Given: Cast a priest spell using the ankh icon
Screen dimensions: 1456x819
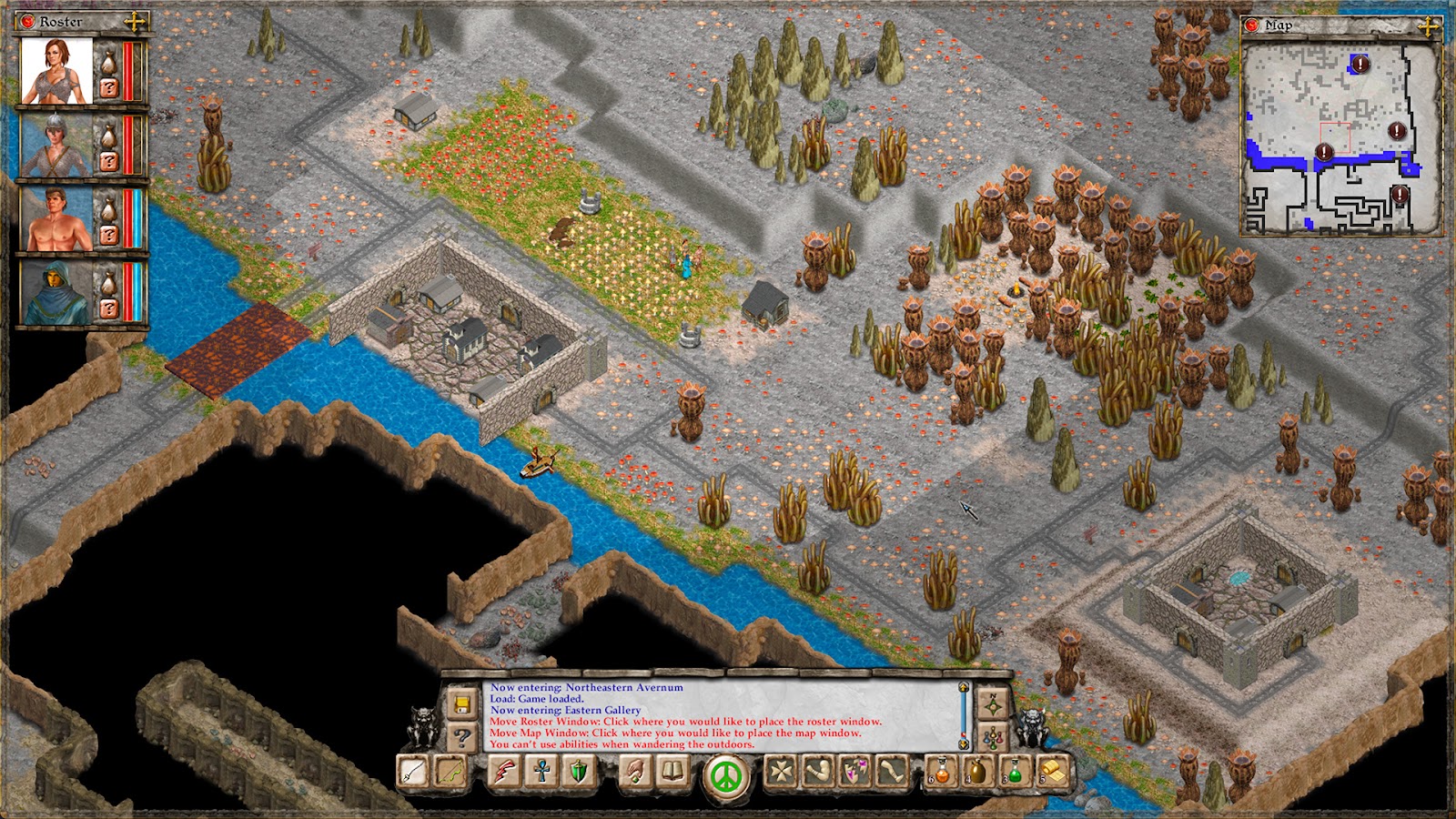Looking at the screenshot, I should (541, 772).
